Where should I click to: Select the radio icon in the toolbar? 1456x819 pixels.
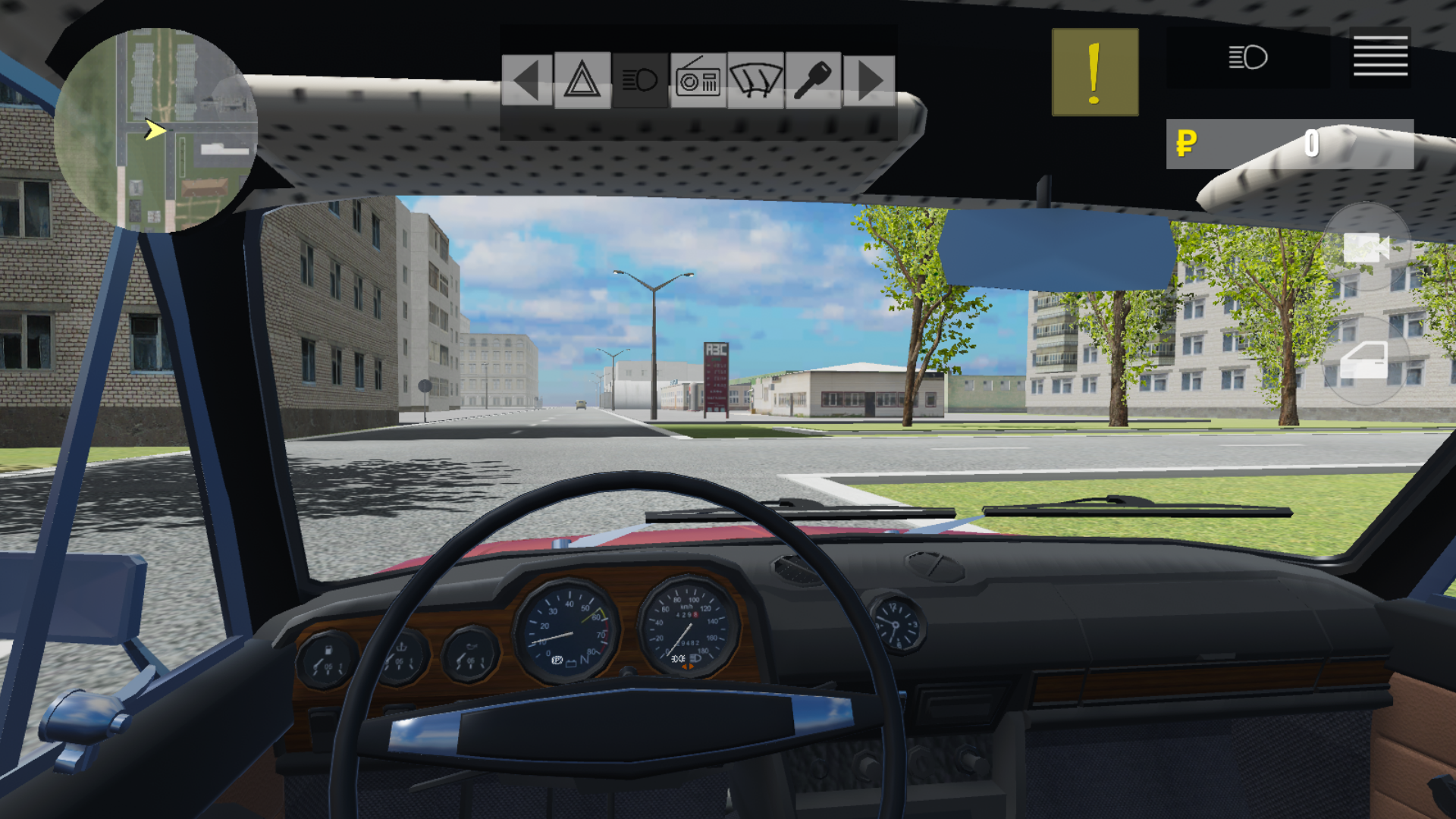[699, 79]
